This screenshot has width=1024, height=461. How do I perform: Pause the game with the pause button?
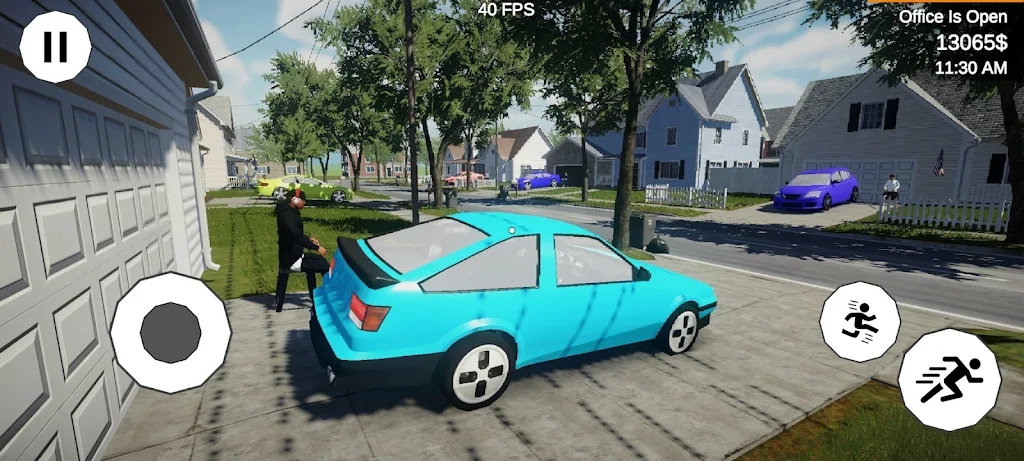(x=55, y=47)
